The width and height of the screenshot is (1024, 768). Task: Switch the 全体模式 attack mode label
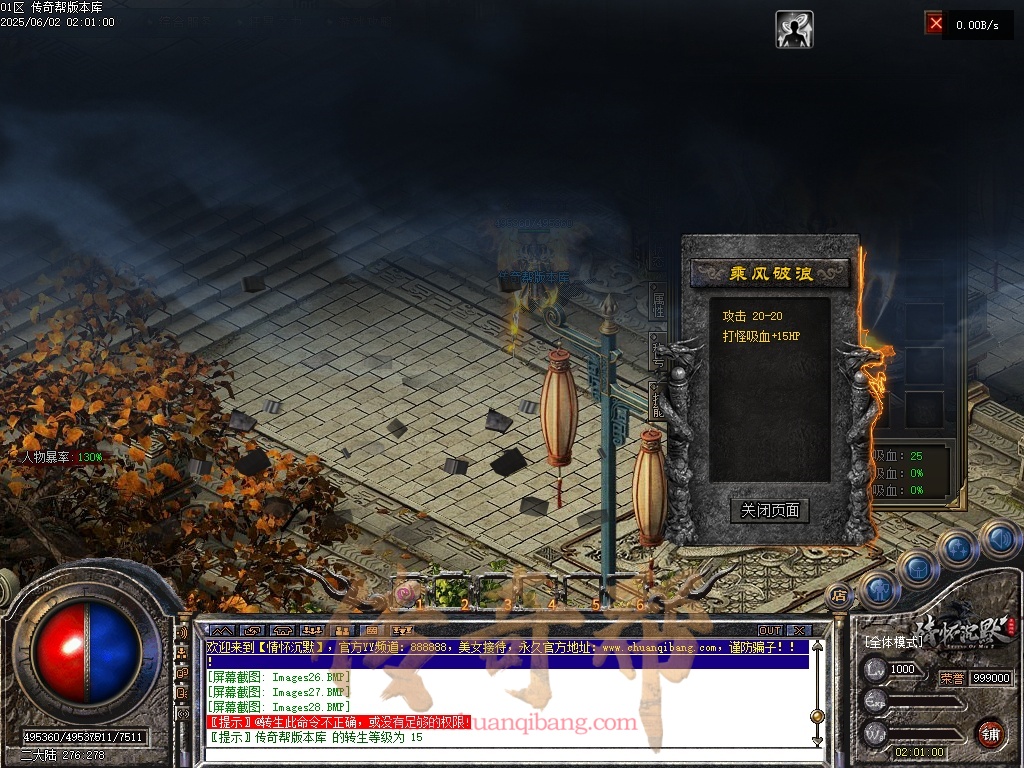[x=893, y=641]
